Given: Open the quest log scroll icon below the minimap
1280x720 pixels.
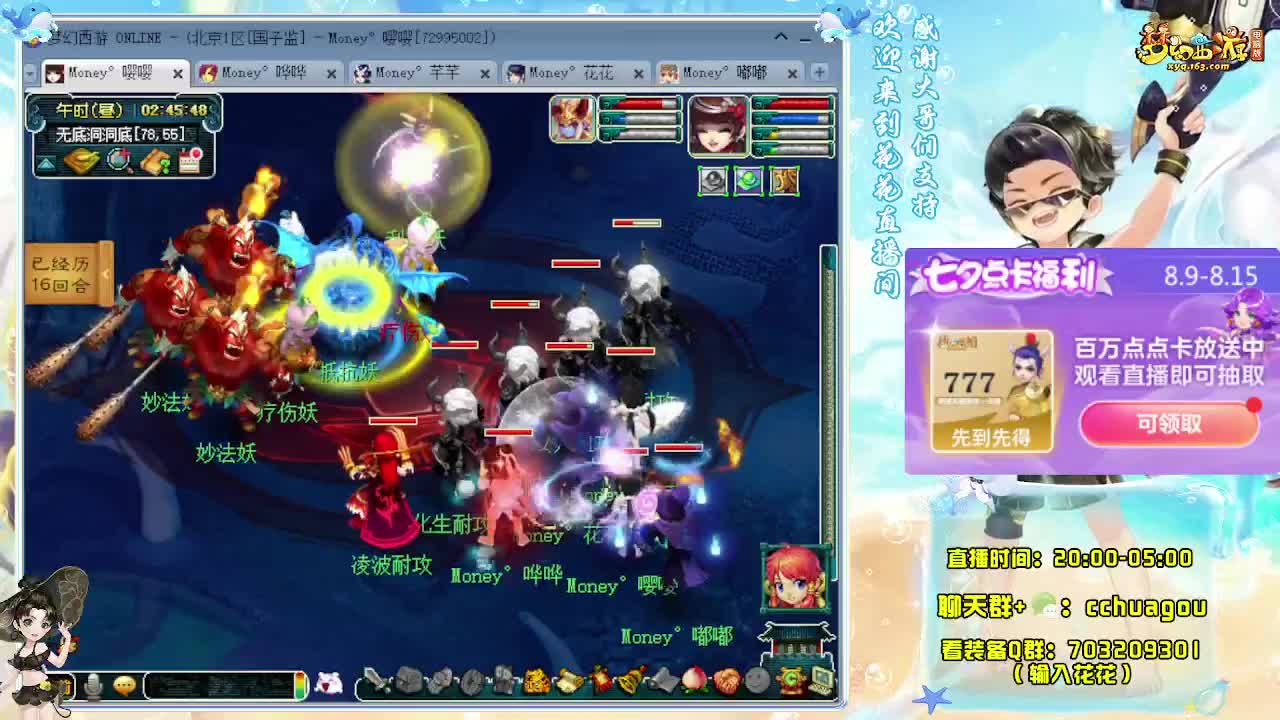Looking at the screenshot, I should click(155, 160).
